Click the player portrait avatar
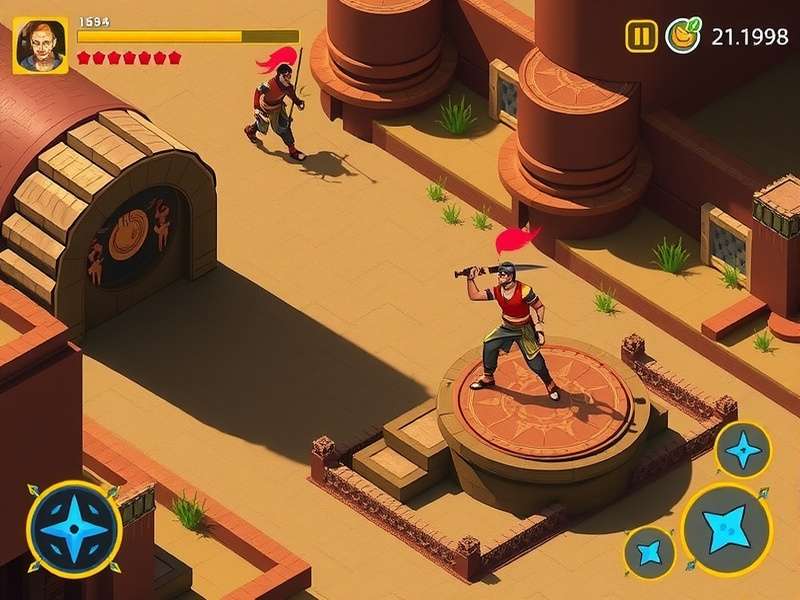800x600 pixels. click(41, 45)
